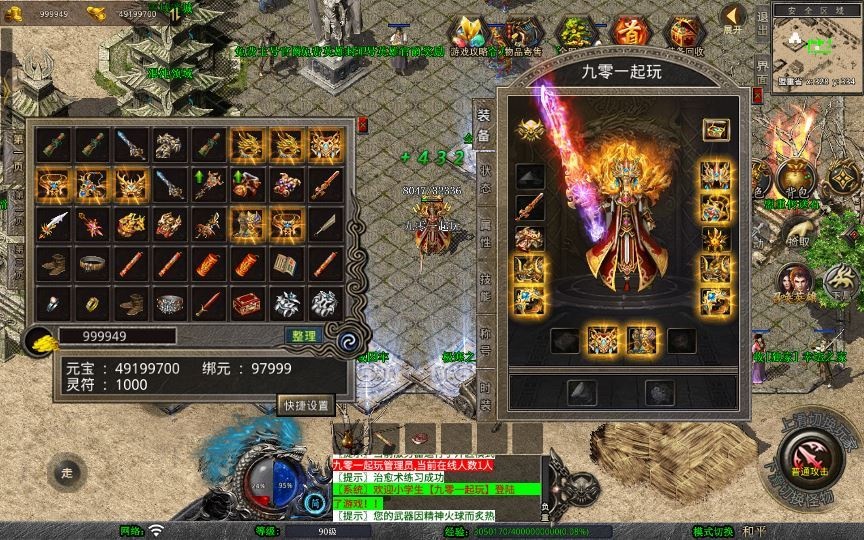
Task: Close the inventory bag window
Action: click(362, 125)
